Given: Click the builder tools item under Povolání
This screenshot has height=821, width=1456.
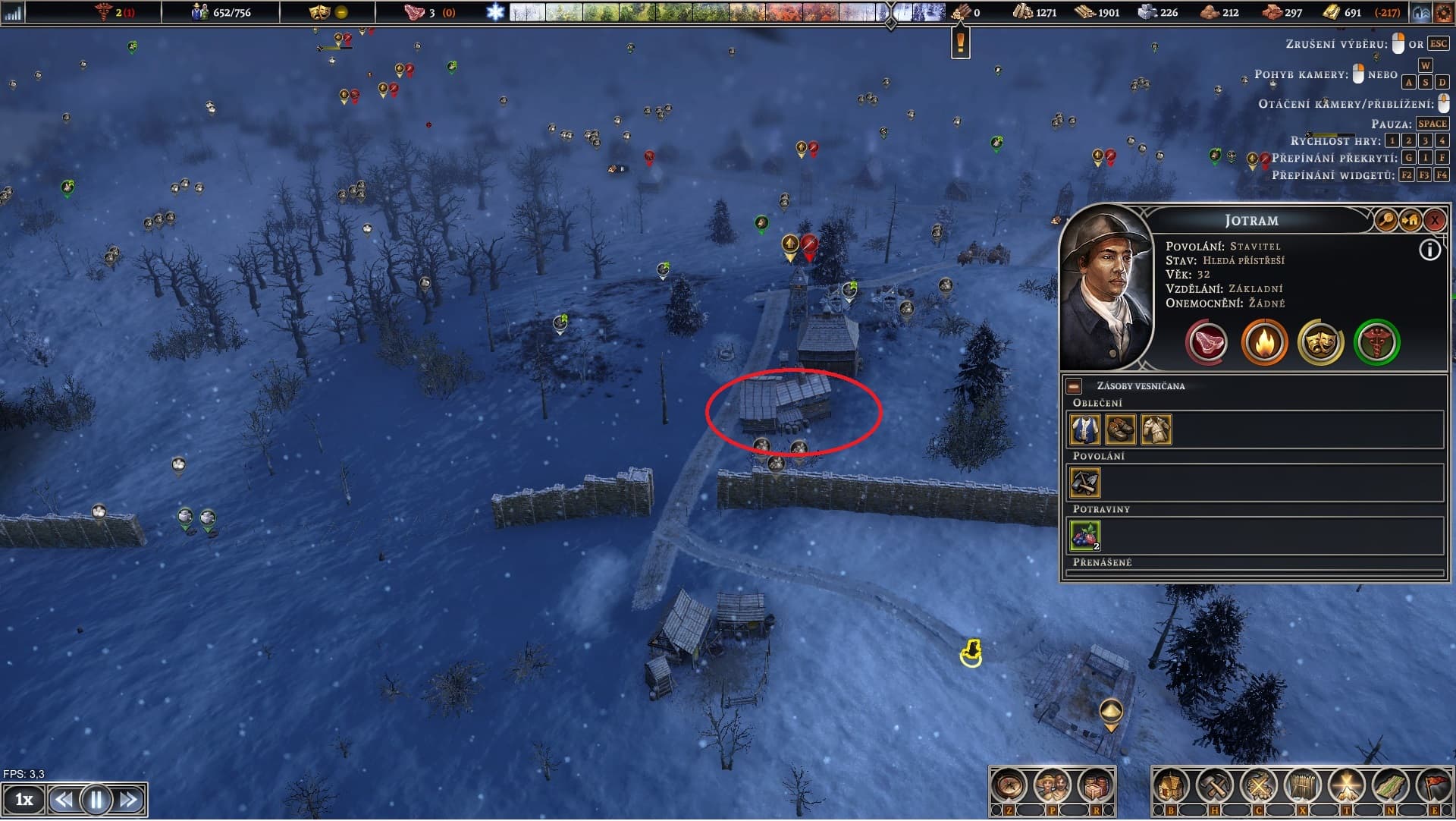Looking at the screenshot, I should [x=1084, y=483].
